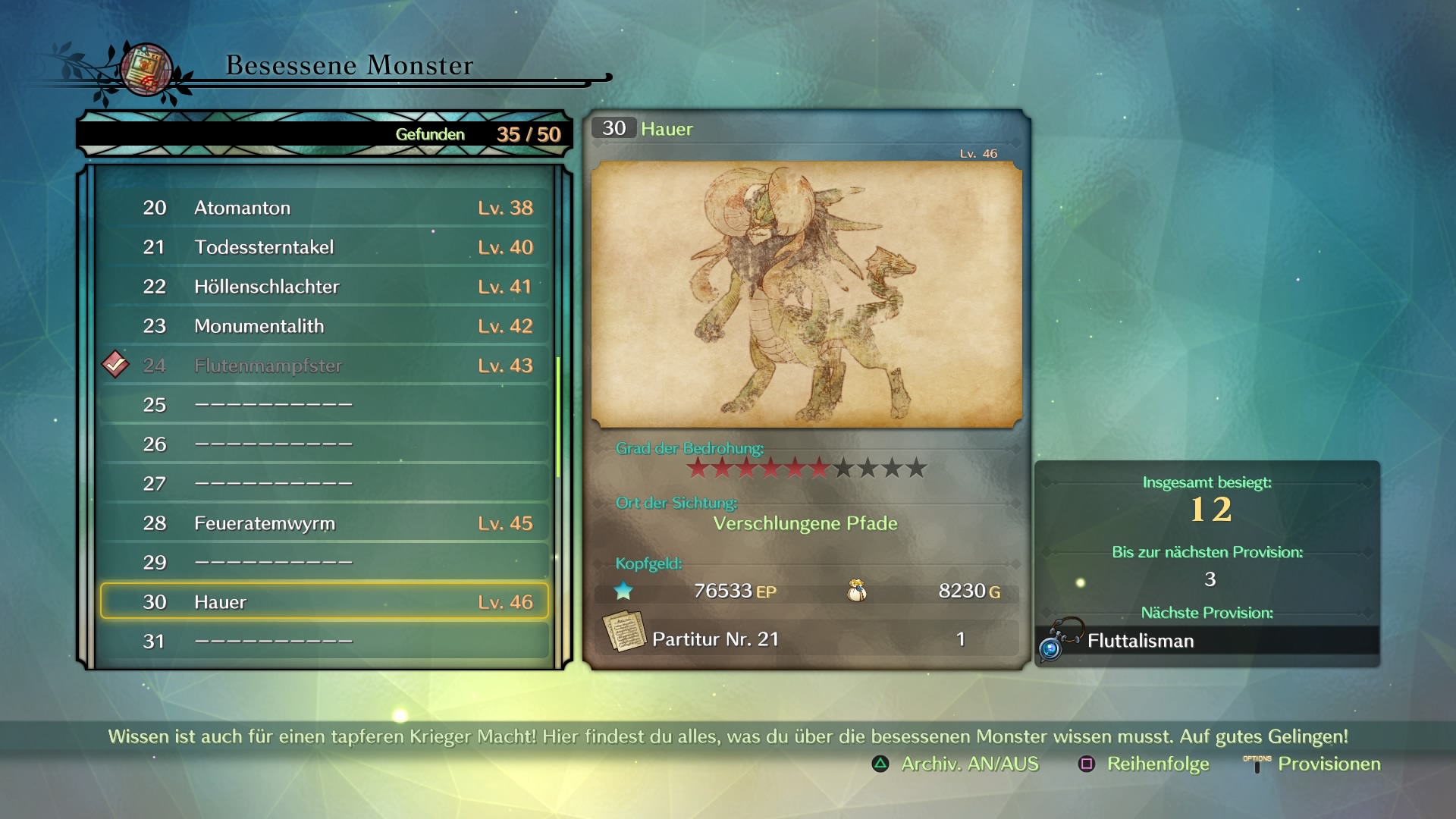Viewport: 1456px width, 819px height.
Task: Toggle the Archiv. AN/AUS option
Action: tap(955, 764)
